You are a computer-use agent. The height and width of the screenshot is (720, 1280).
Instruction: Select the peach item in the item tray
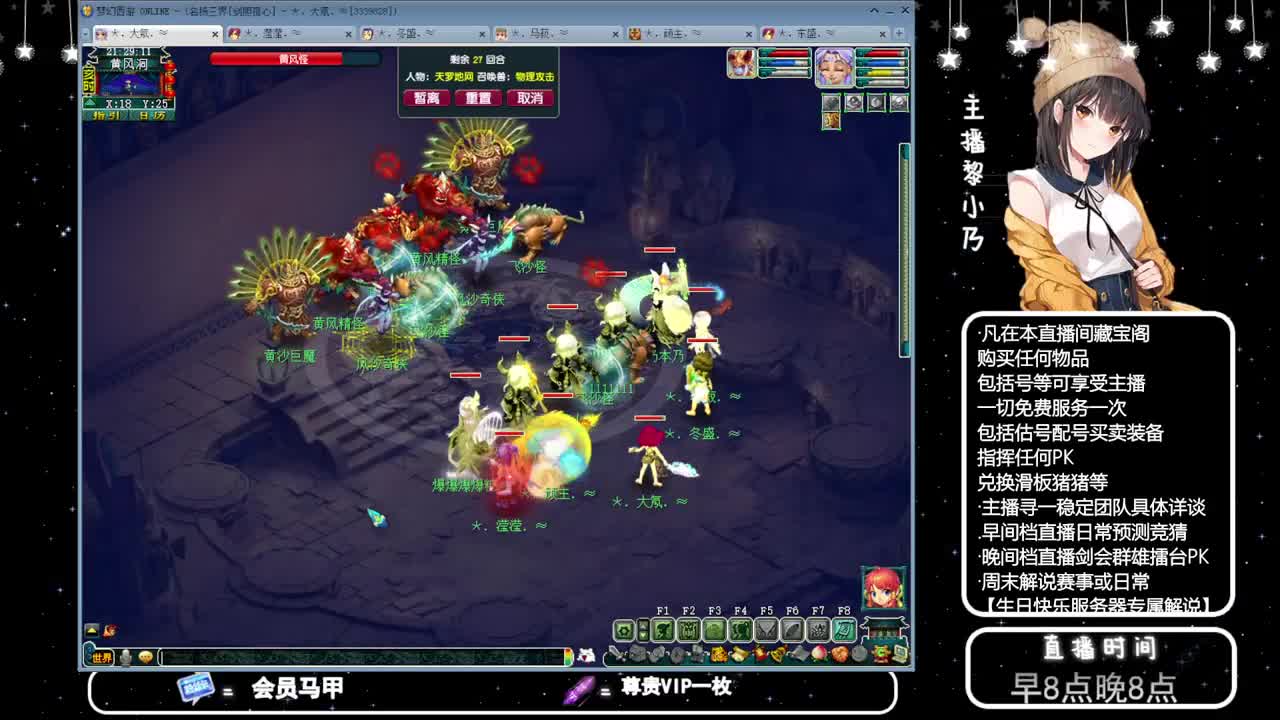(818, 652)
